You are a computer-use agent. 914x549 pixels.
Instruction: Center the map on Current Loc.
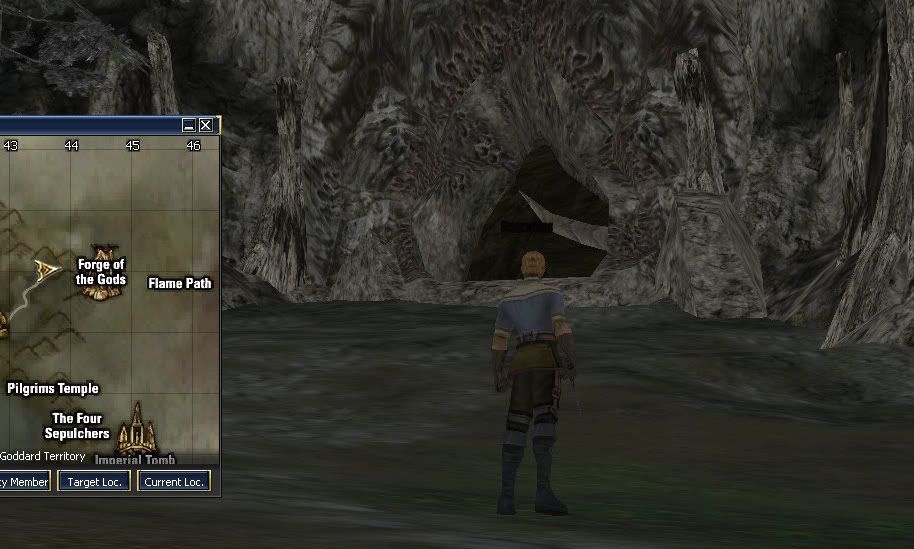point(174,482)
